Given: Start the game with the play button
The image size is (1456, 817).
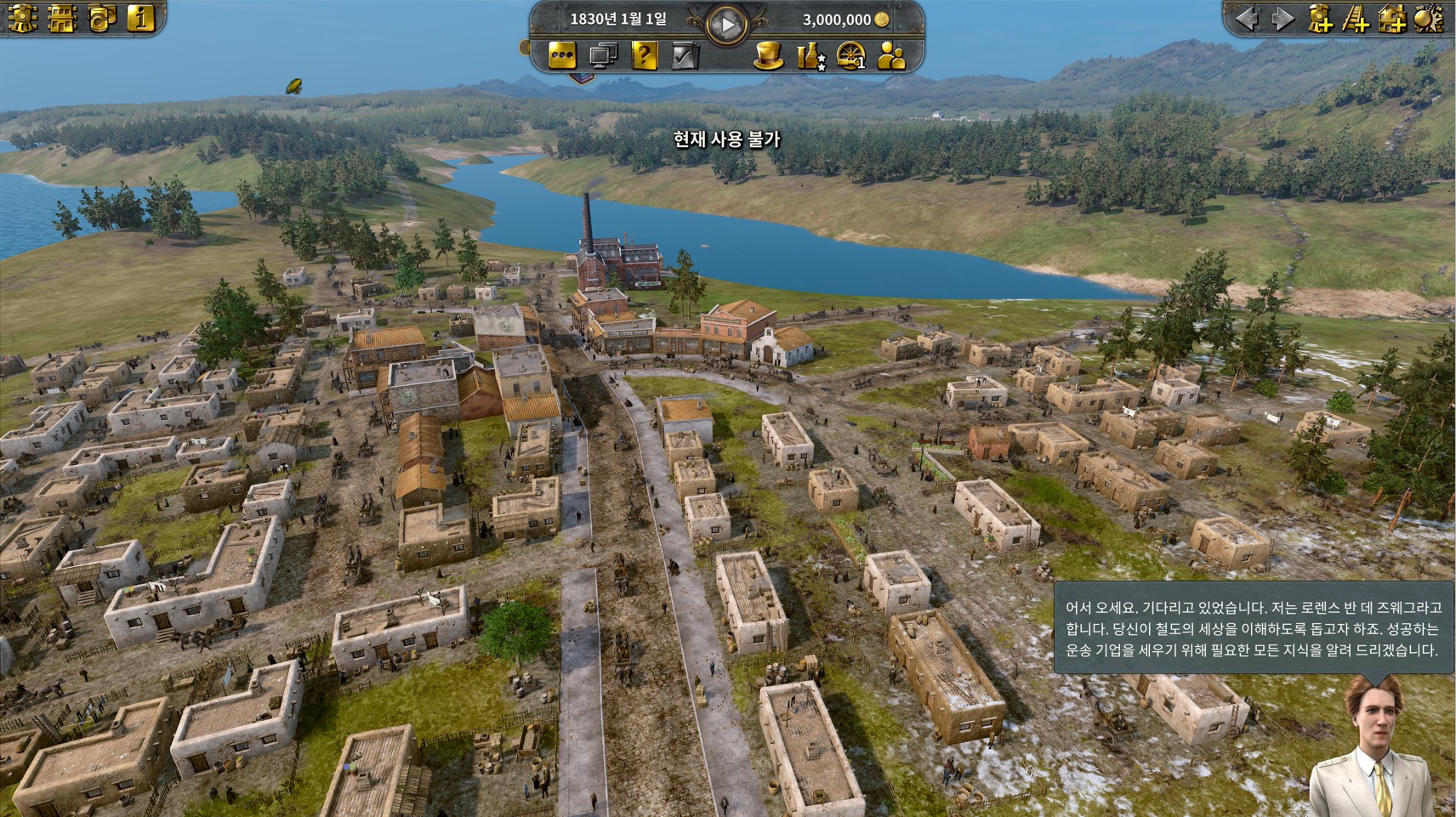Looking at the screenshot, I should [727, 25].
